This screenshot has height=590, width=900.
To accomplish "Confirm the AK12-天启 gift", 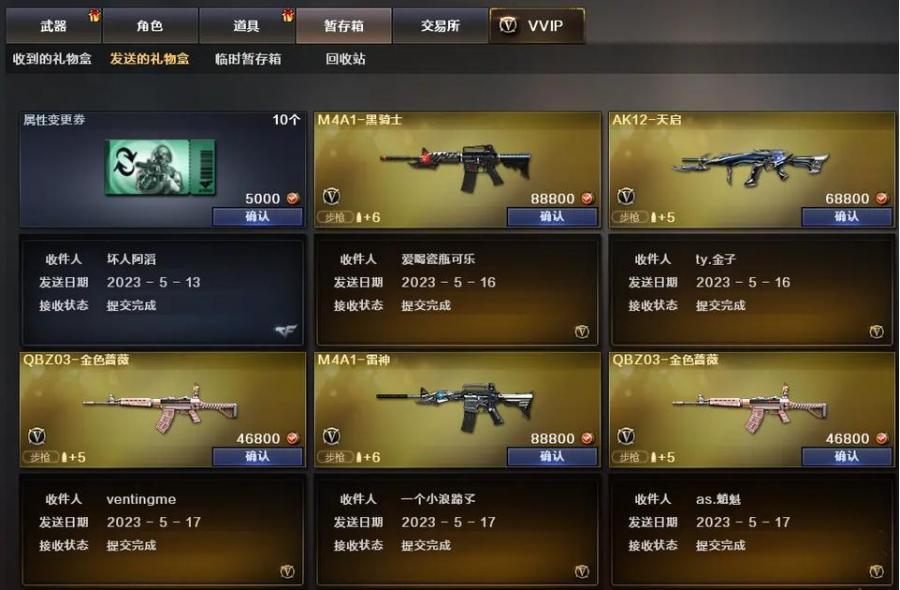I will tap(846, 217).
